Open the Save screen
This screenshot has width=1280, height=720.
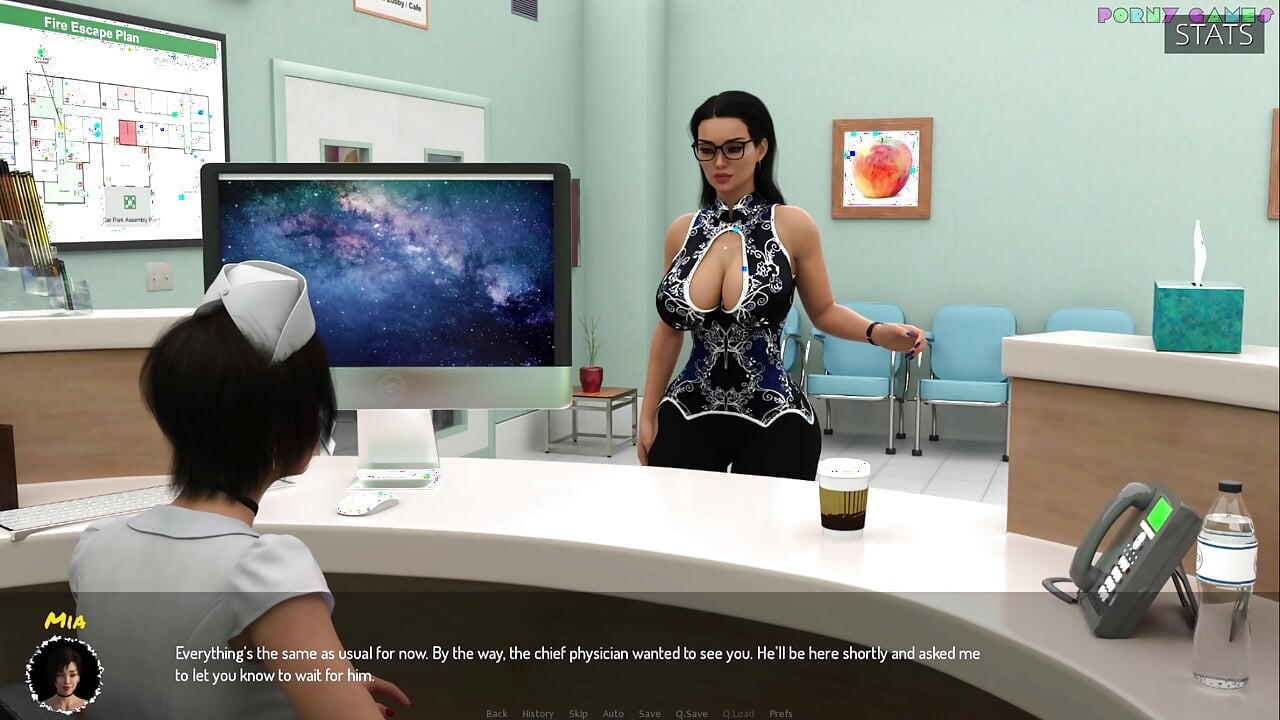pos(650,713)
